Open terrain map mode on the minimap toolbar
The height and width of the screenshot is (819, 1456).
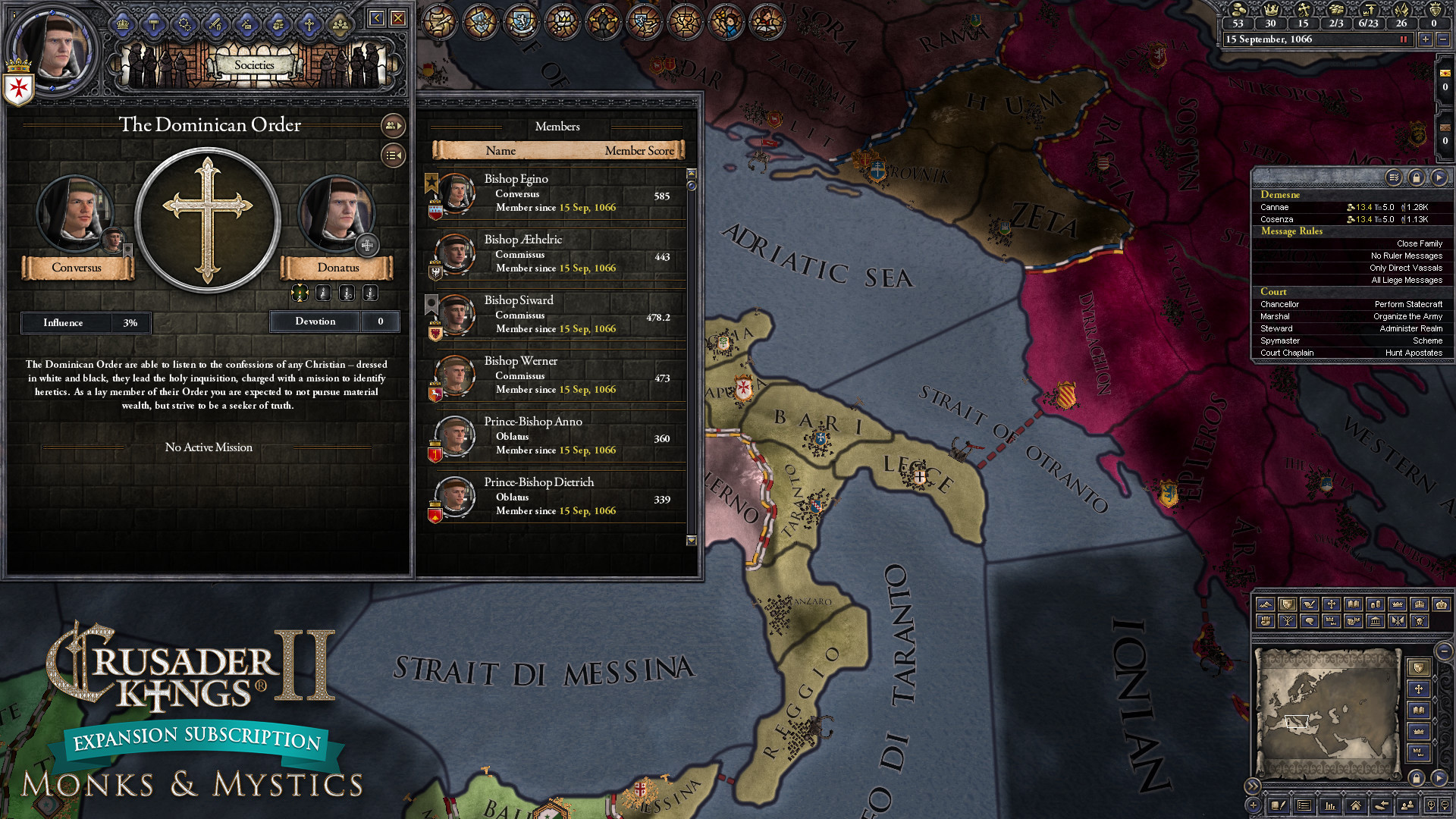pyautogui.click(x=1265, y=605)
